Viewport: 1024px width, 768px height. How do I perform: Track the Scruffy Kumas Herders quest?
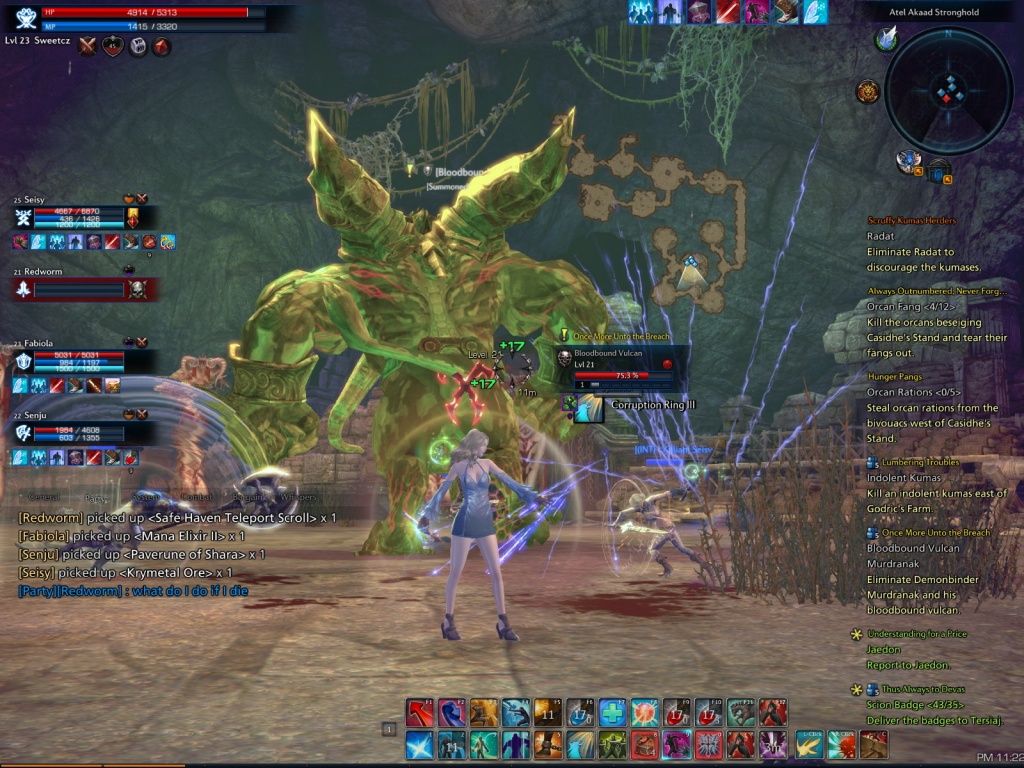click(x=911, y=221)
